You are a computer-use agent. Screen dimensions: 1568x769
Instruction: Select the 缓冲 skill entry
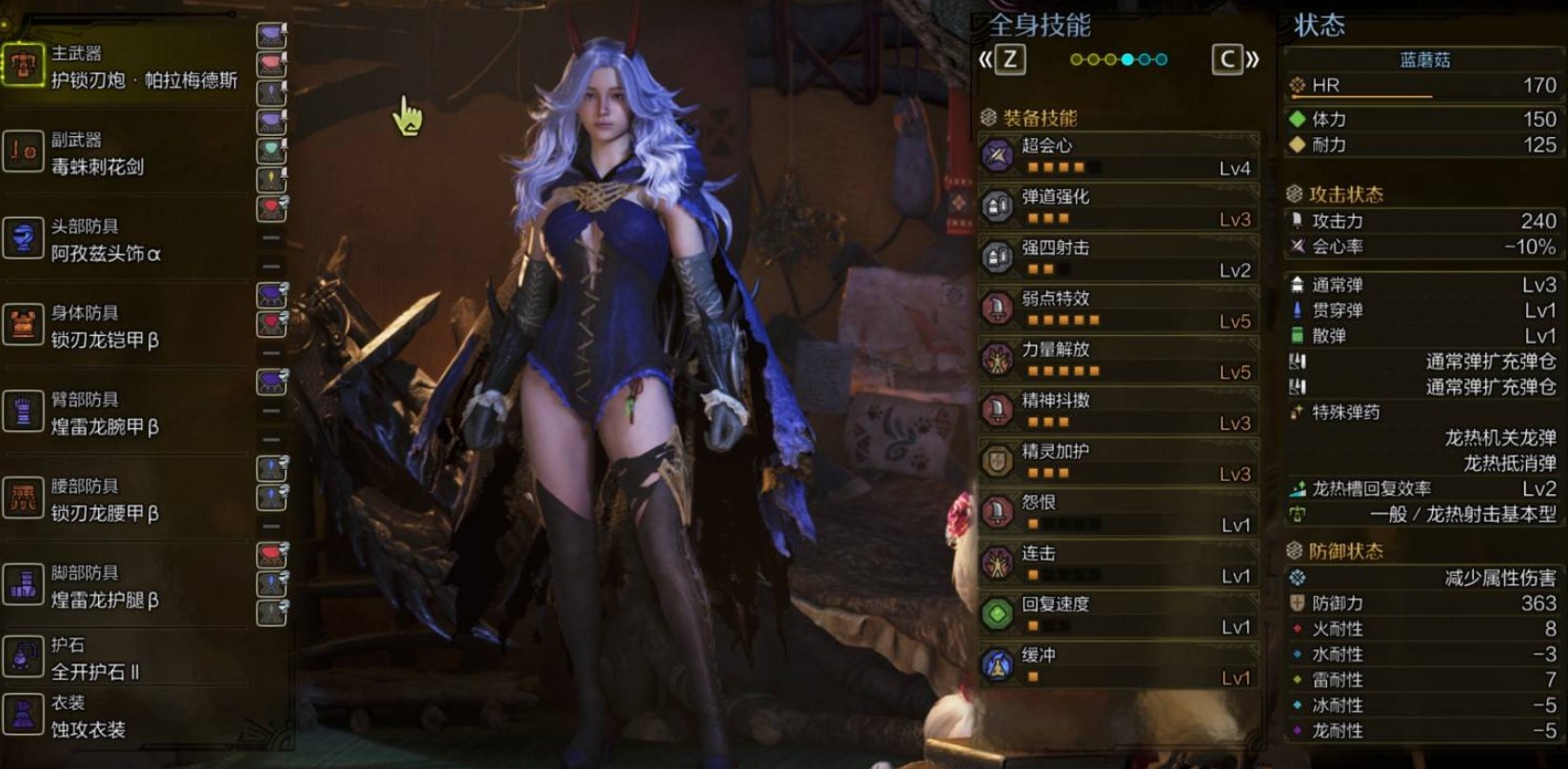click(x=1119, y=665)
